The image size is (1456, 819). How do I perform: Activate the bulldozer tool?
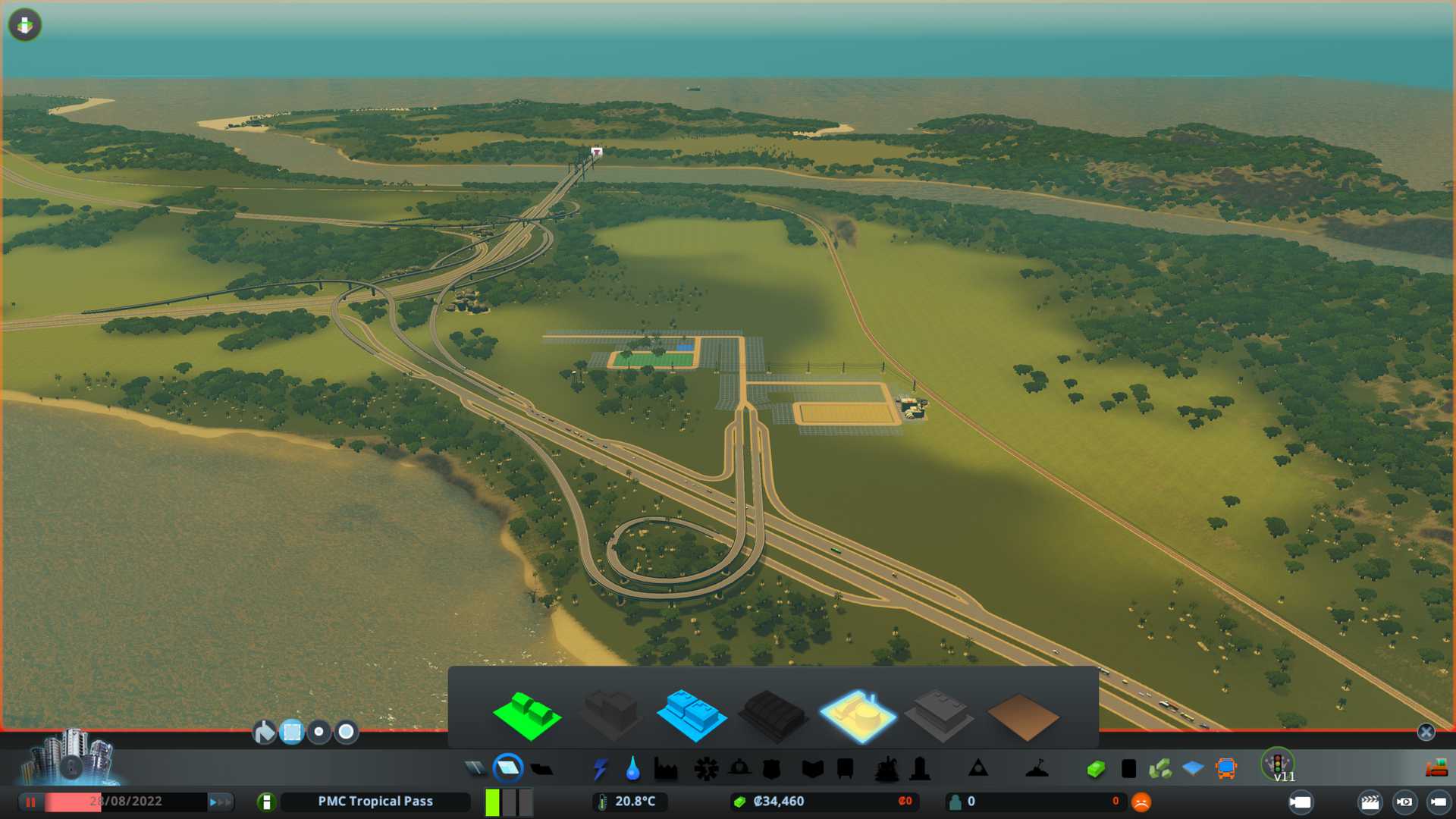[x=1436, y=769]
